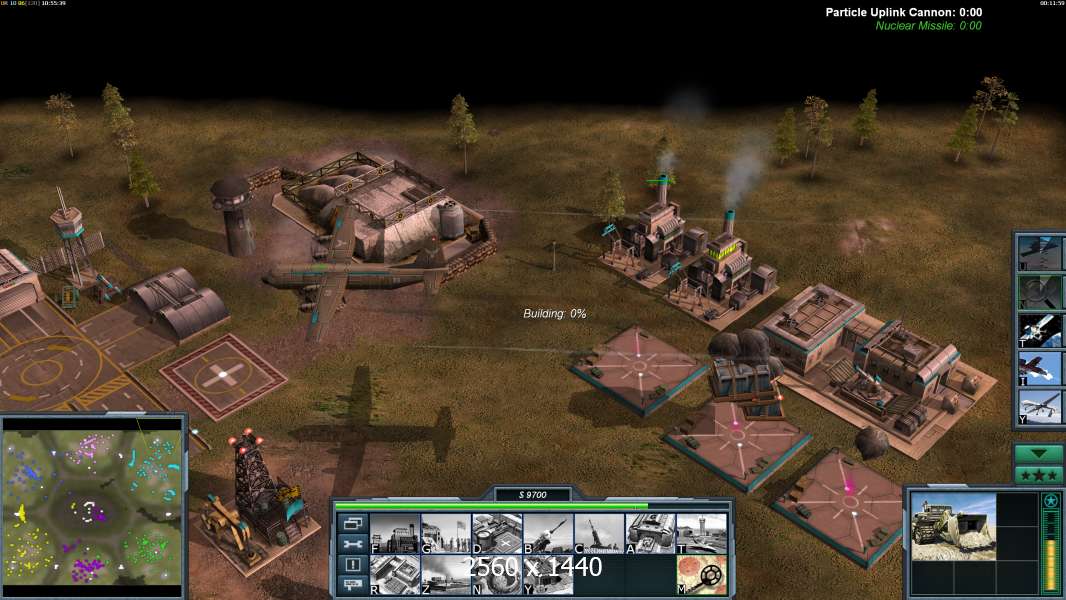Screen dimensions: 1066x600
Task: Pick the artillery cannon build icon C
Action: point(599,533)
